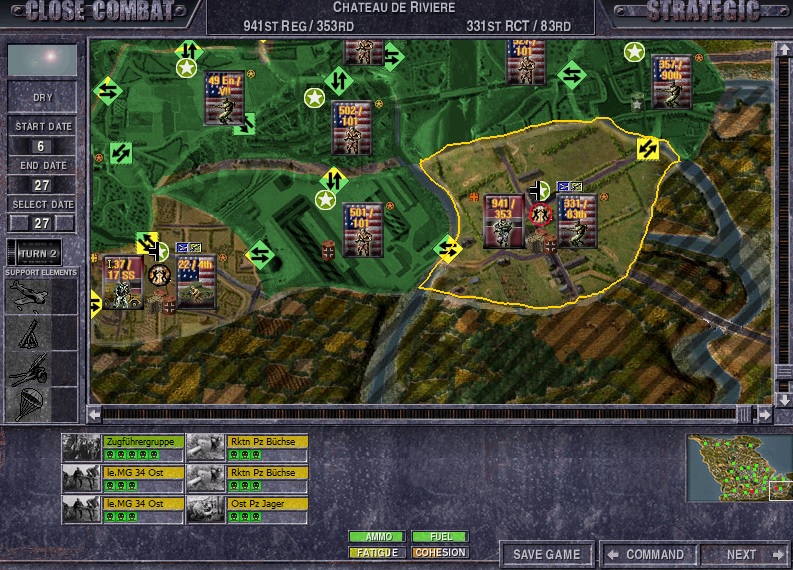Go back to the Command screen
The height and width of the screenshot is (570, 793).
646,554
